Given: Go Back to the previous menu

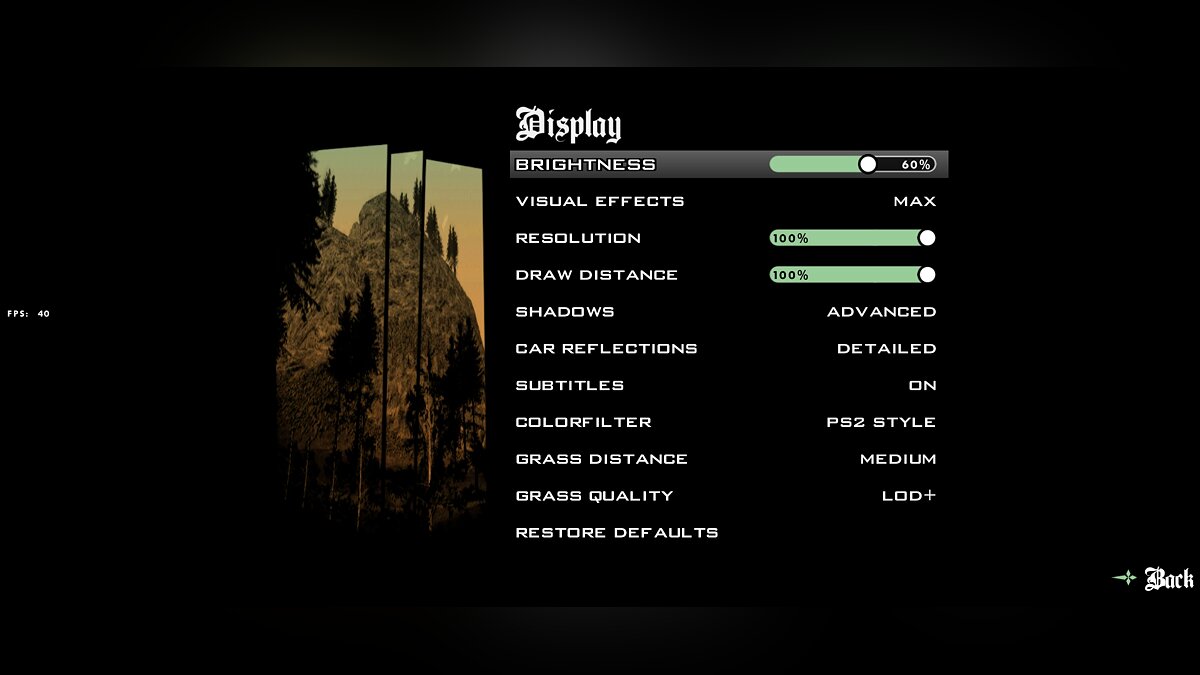Looking at the screenshot, I should [1167, 579].
